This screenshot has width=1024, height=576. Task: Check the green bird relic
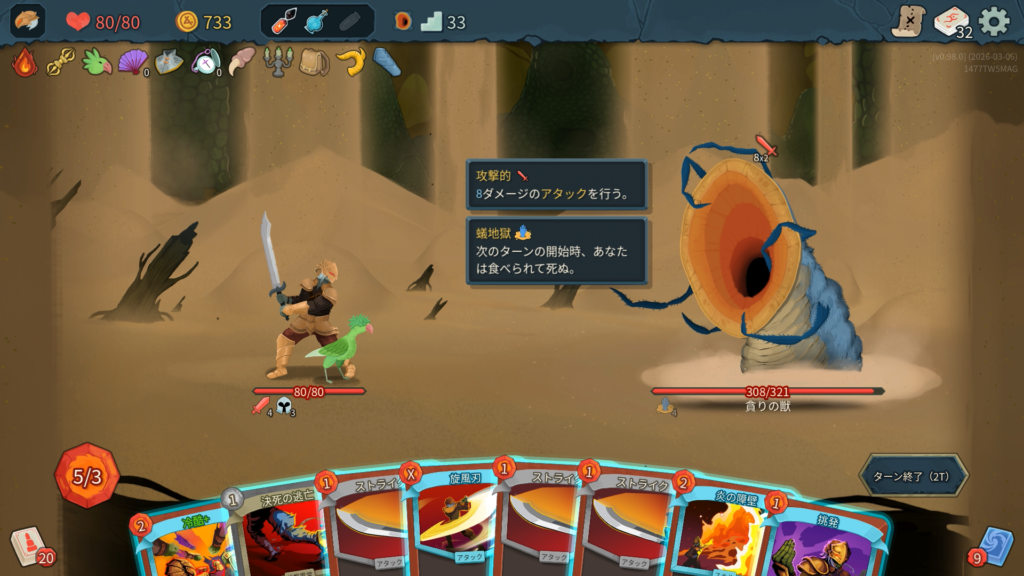click(x=96, y=62)
